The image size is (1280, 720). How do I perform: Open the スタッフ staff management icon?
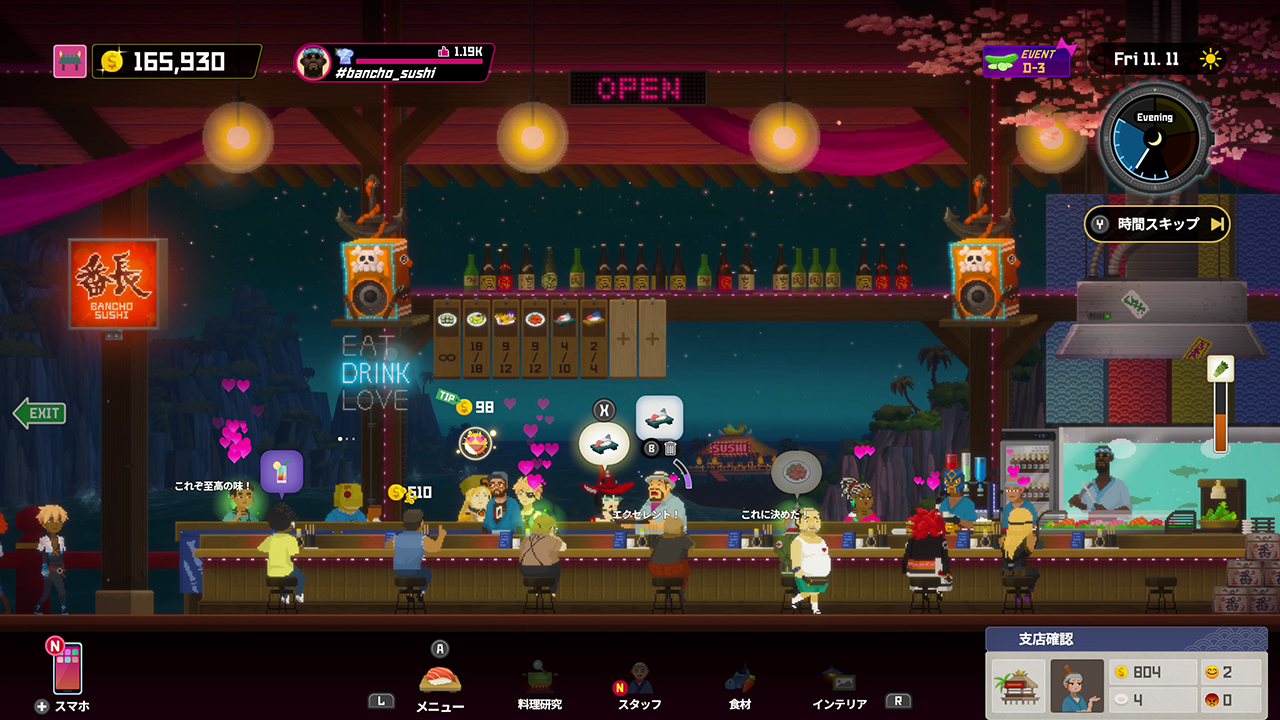click(x=640, y=680)
